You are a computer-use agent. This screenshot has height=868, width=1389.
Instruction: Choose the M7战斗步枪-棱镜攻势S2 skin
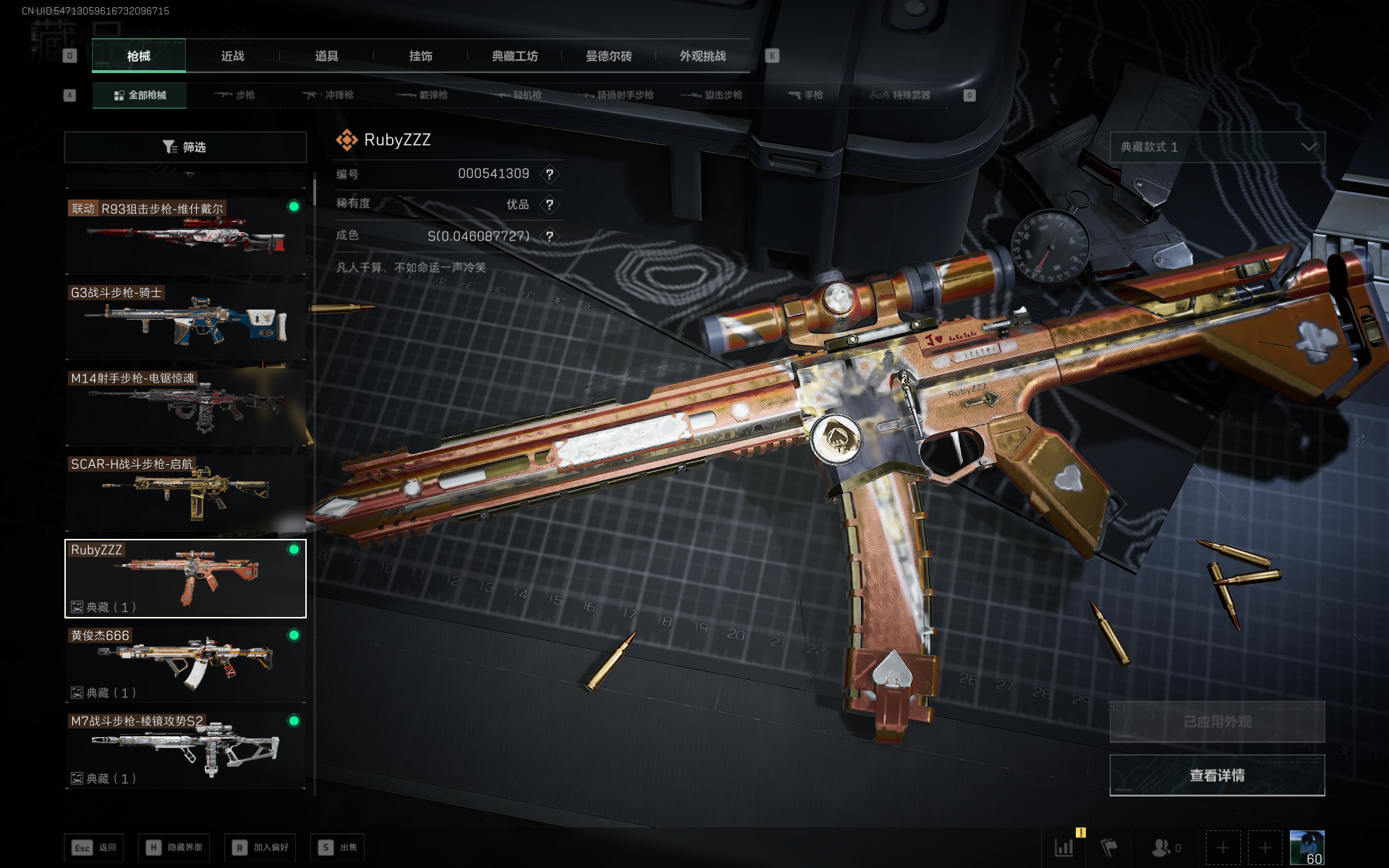click(185, 749)
